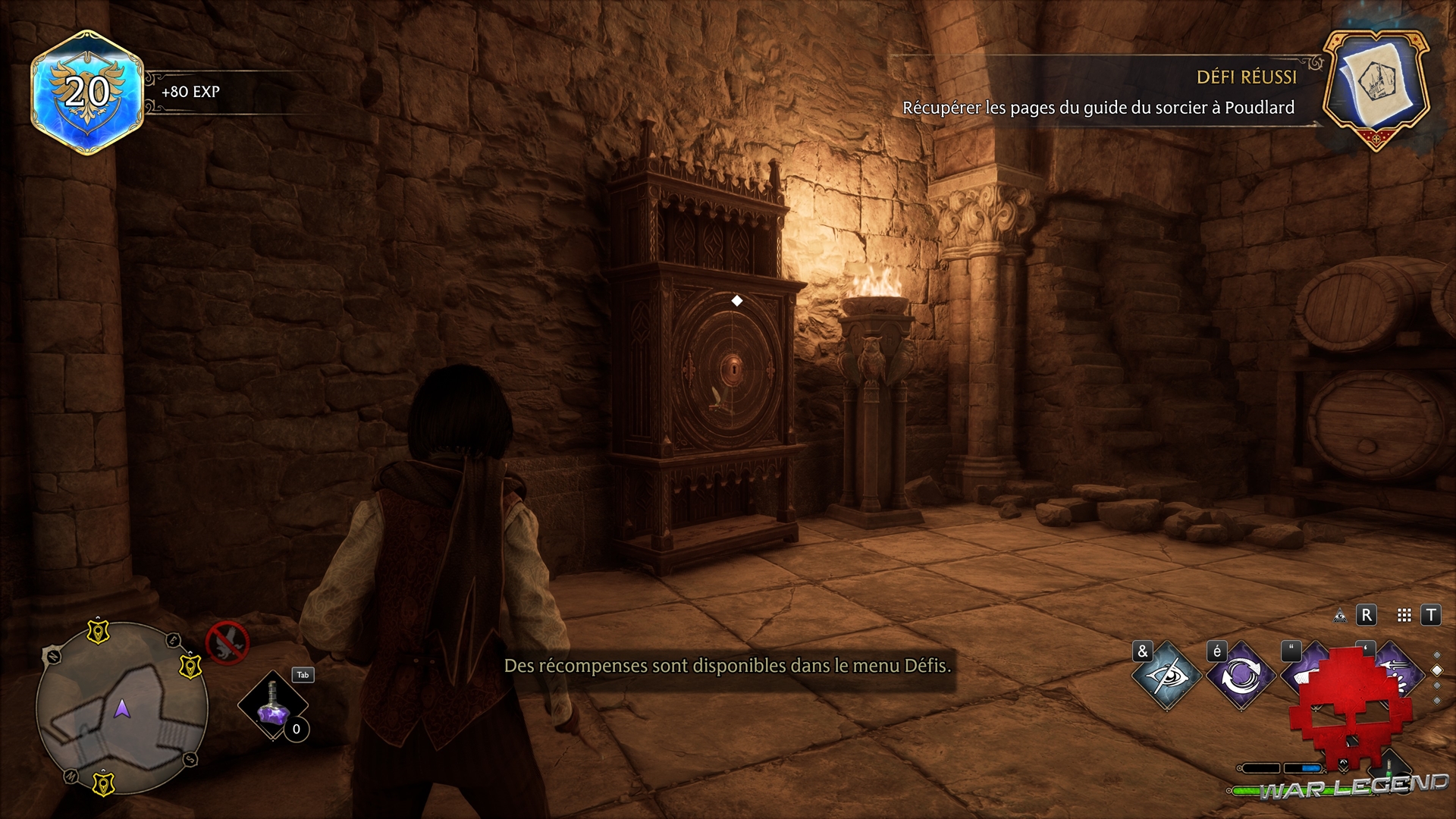The width and height of the screenshot is (1456, 819).
Task: Click the no-flying crossed bird icon
Action: [x=227, y=642]
